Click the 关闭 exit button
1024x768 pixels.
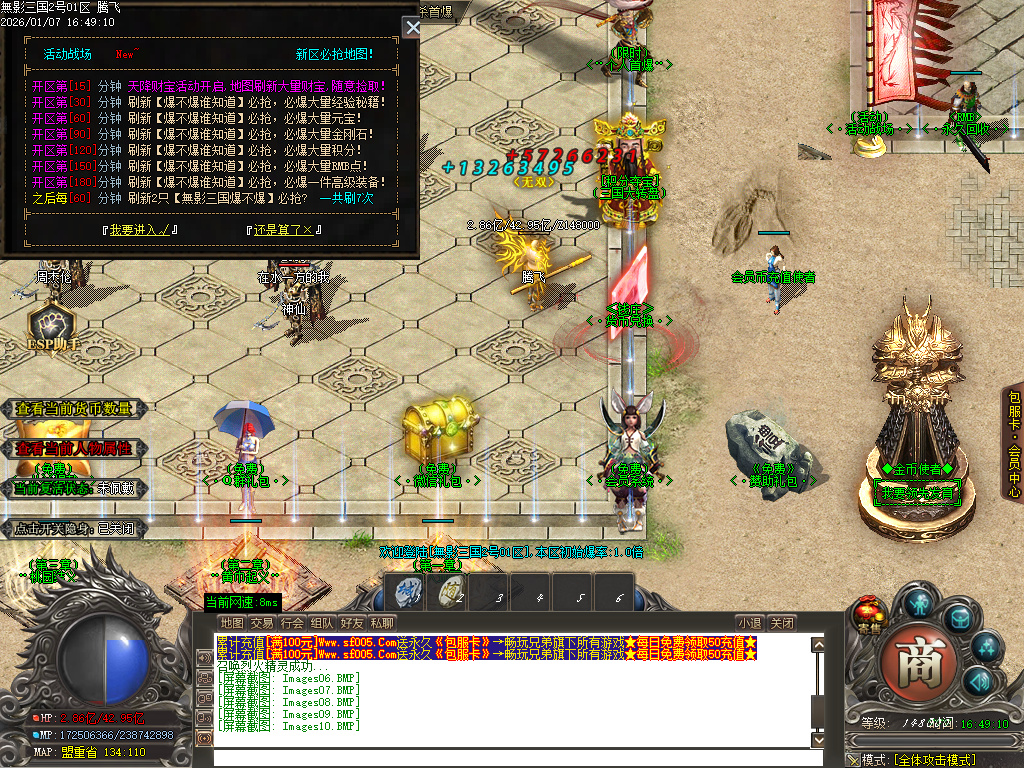pos(783,623)
